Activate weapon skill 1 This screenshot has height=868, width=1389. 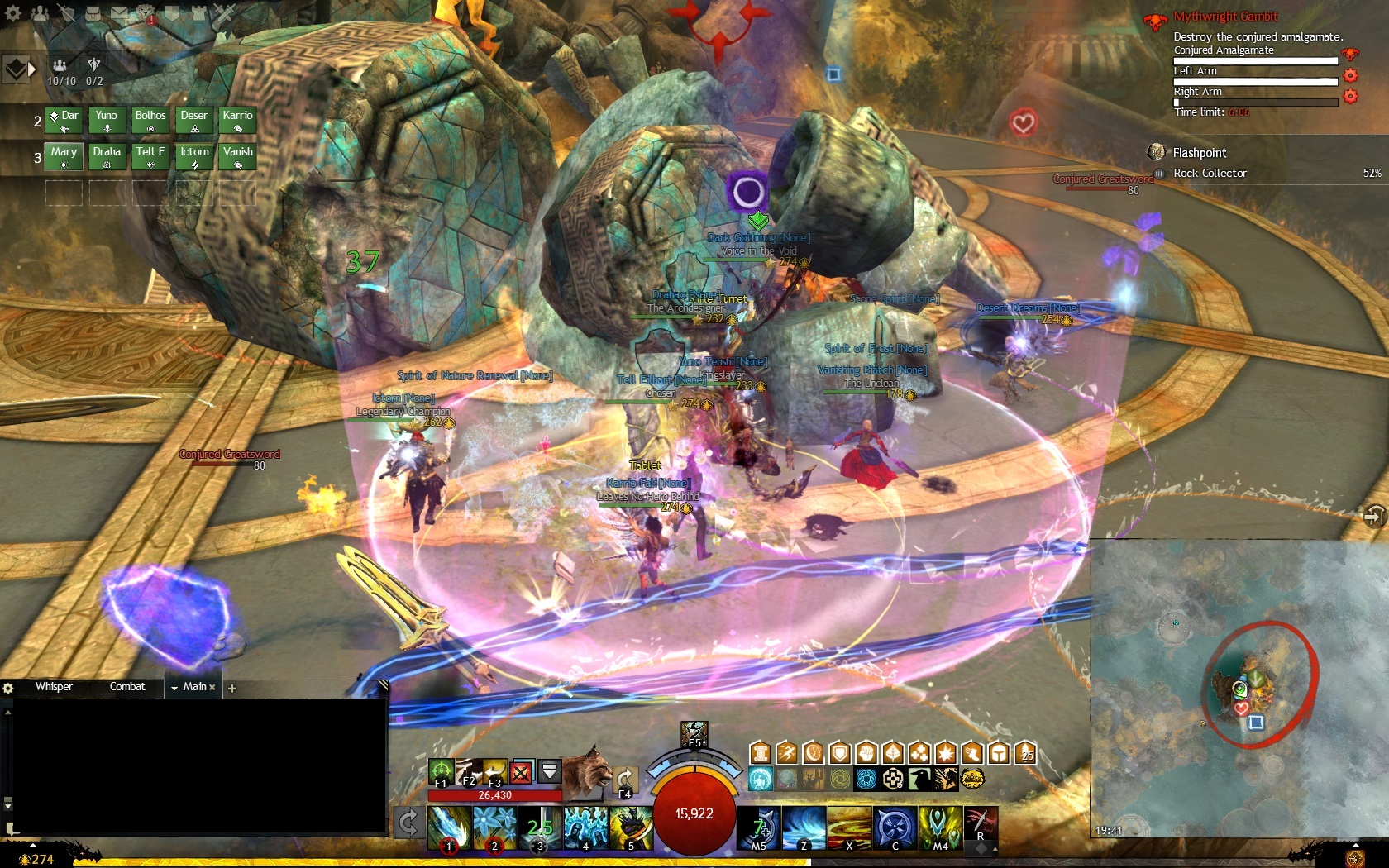click(x=449, y=827)
